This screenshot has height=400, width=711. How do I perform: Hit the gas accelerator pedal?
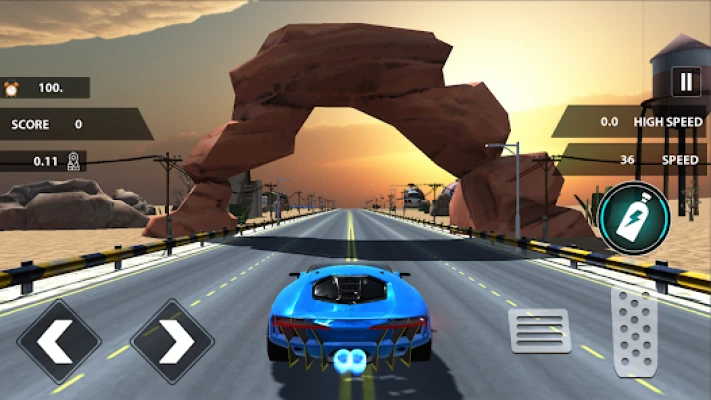tap(634, 333)
